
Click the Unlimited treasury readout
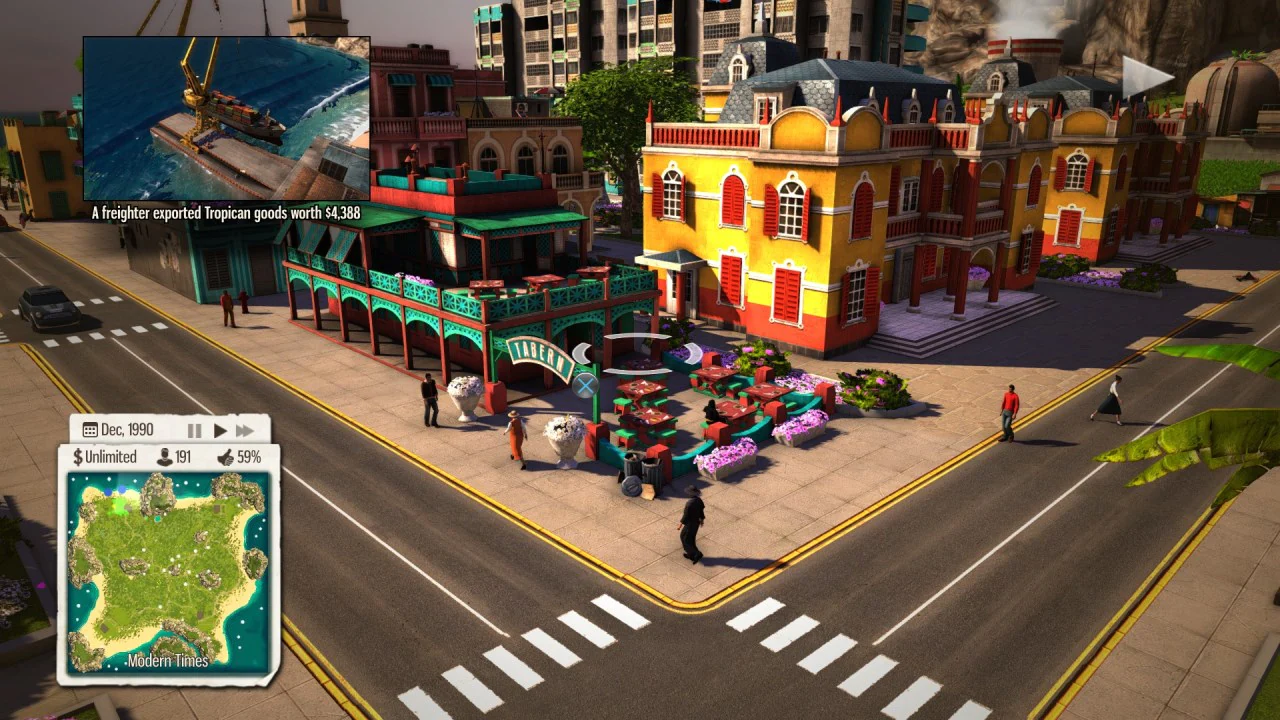111,457
